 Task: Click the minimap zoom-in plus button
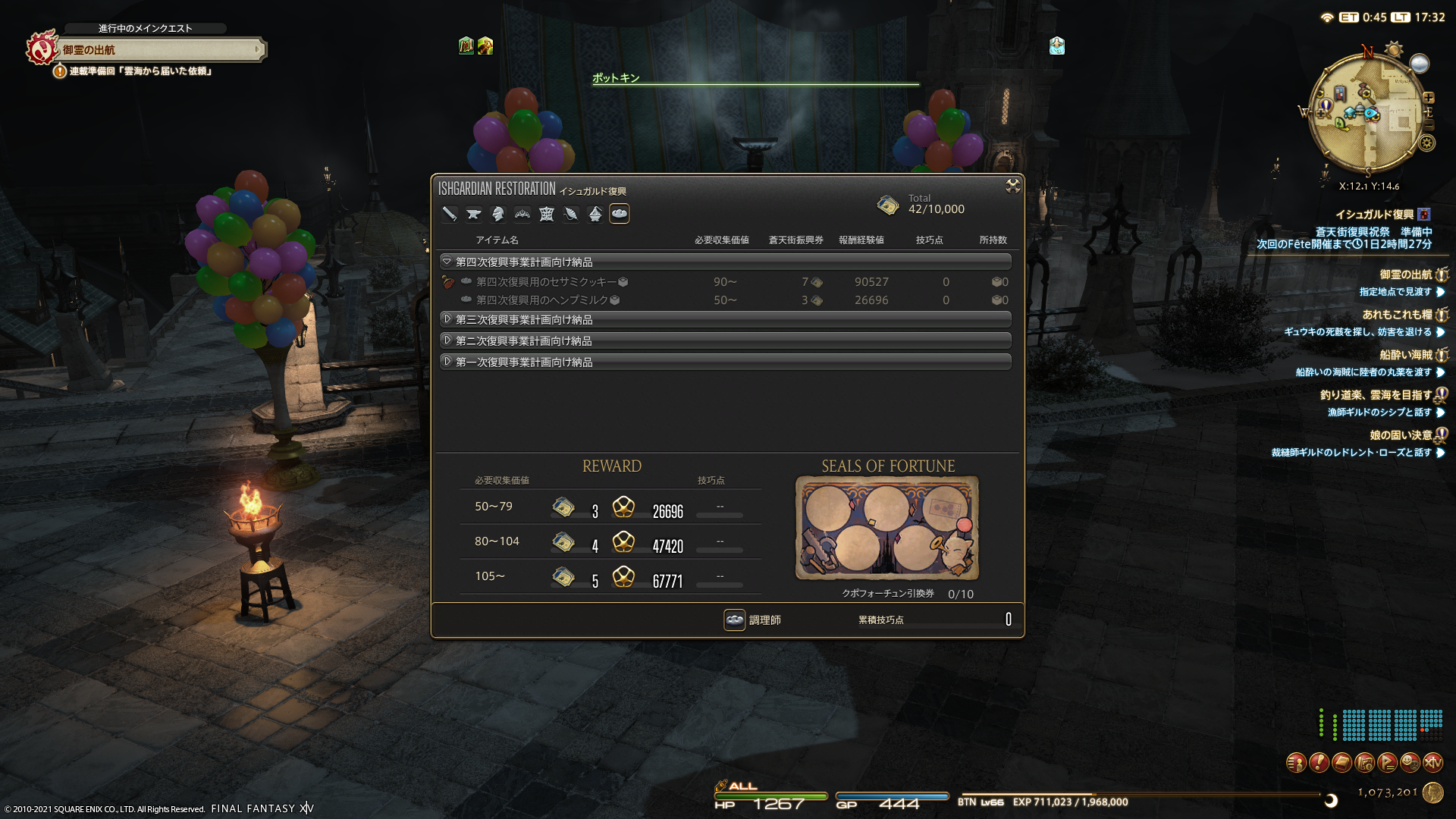click(1429, 98)
